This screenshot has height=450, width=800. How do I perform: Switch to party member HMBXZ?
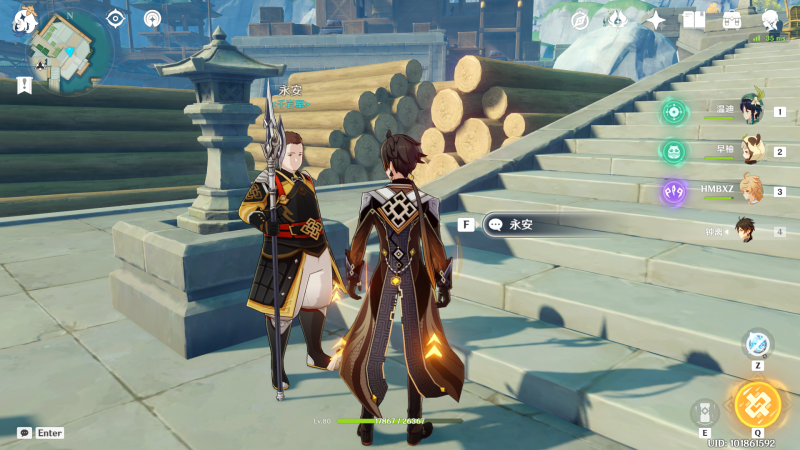click(x=751, y=191)
